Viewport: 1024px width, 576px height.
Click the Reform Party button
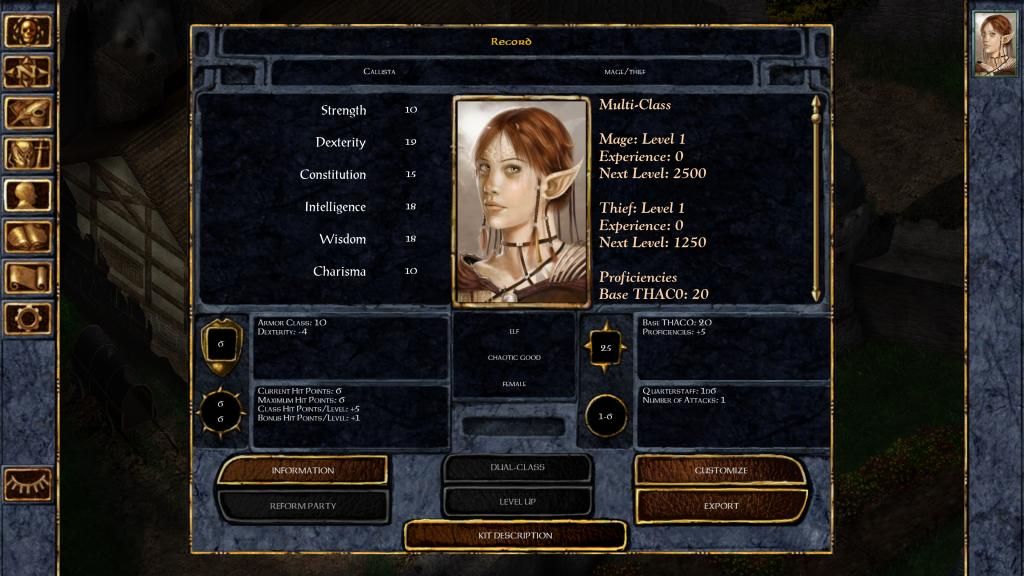tap(302, 506)
